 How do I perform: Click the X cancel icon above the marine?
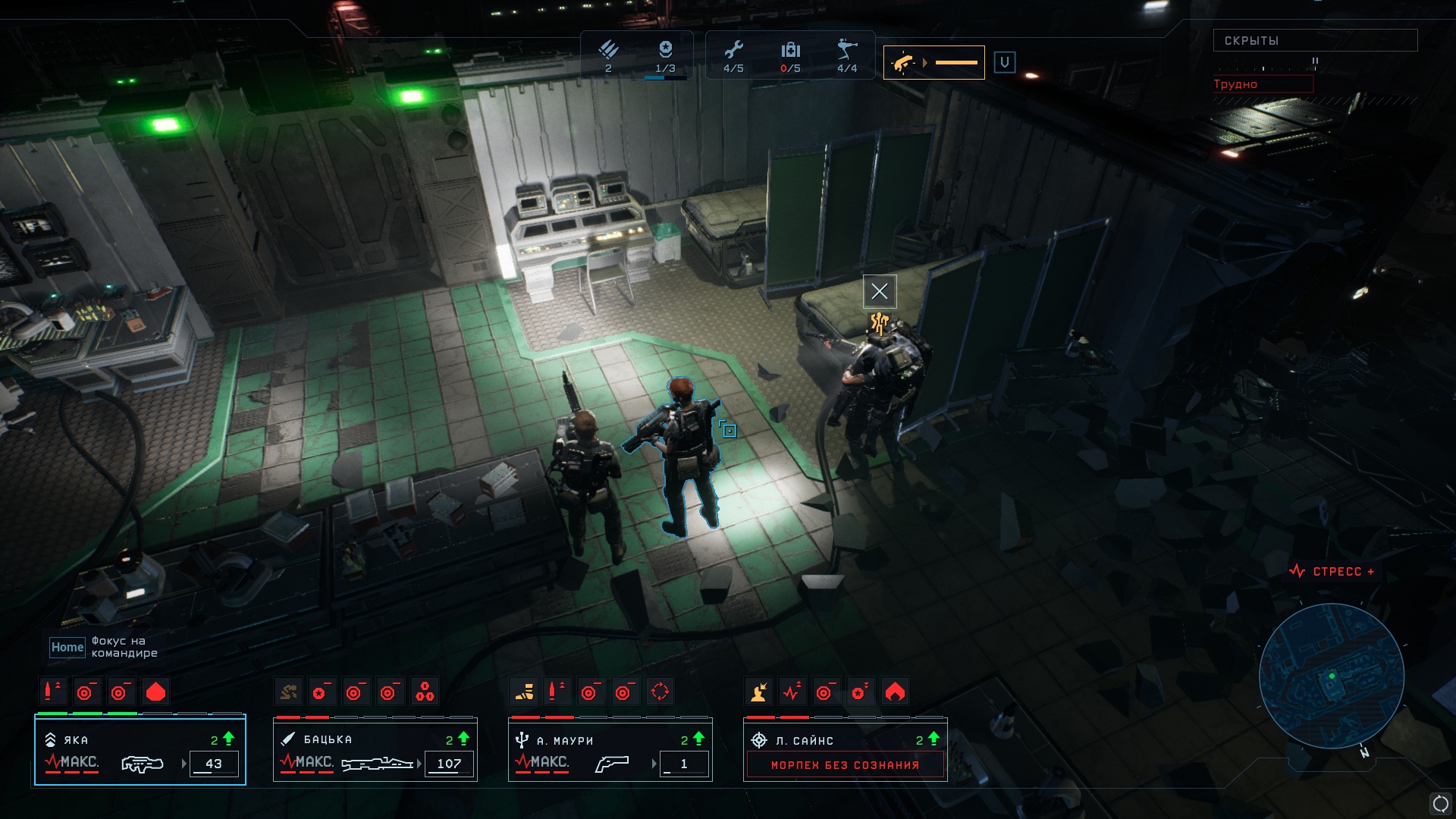pyautogui.click(x=880, y=291)
